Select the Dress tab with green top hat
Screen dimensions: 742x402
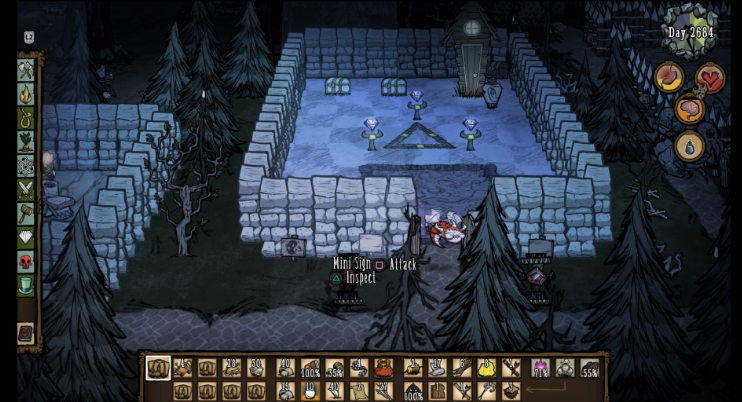[x=26, y=286]
